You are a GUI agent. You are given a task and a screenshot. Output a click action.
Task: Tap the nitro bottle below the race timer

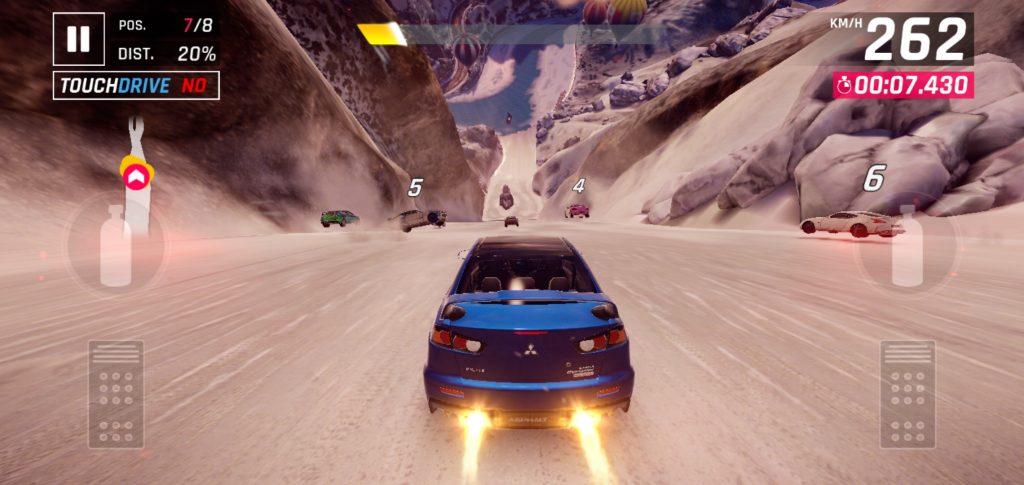(x=908, y=246)
